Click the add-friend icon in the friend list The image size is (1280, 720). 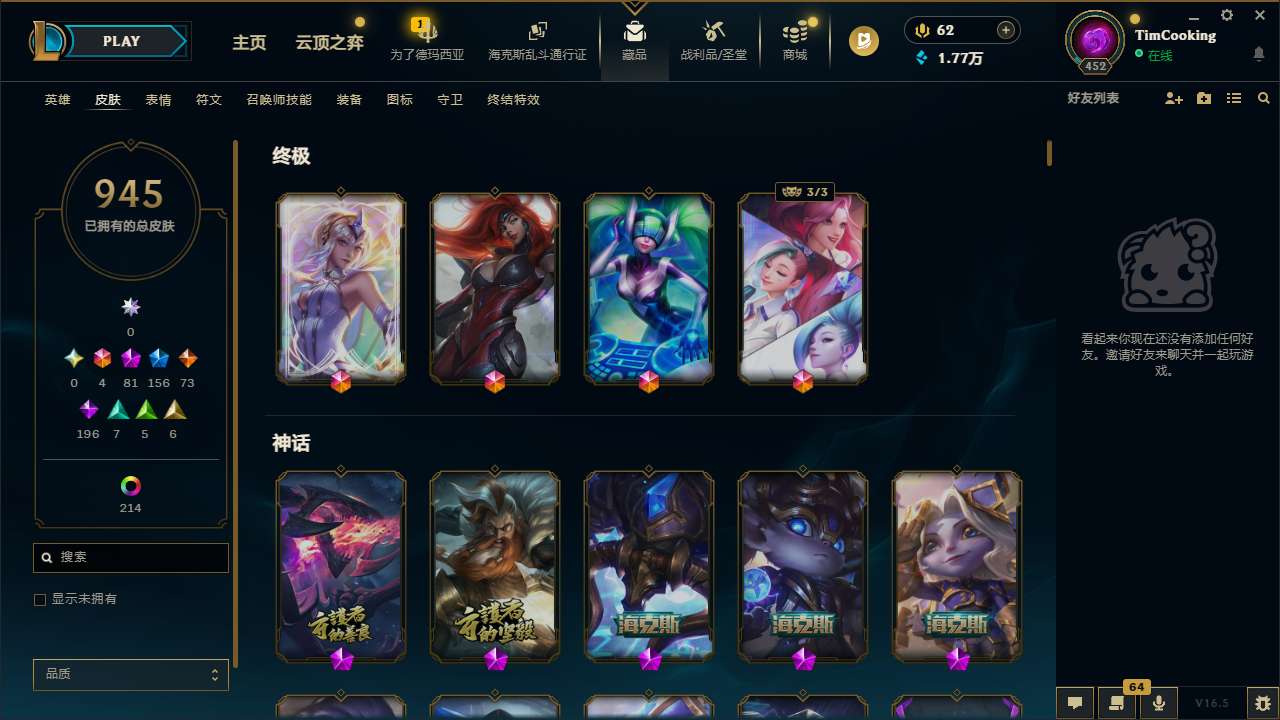(1173, 100)
